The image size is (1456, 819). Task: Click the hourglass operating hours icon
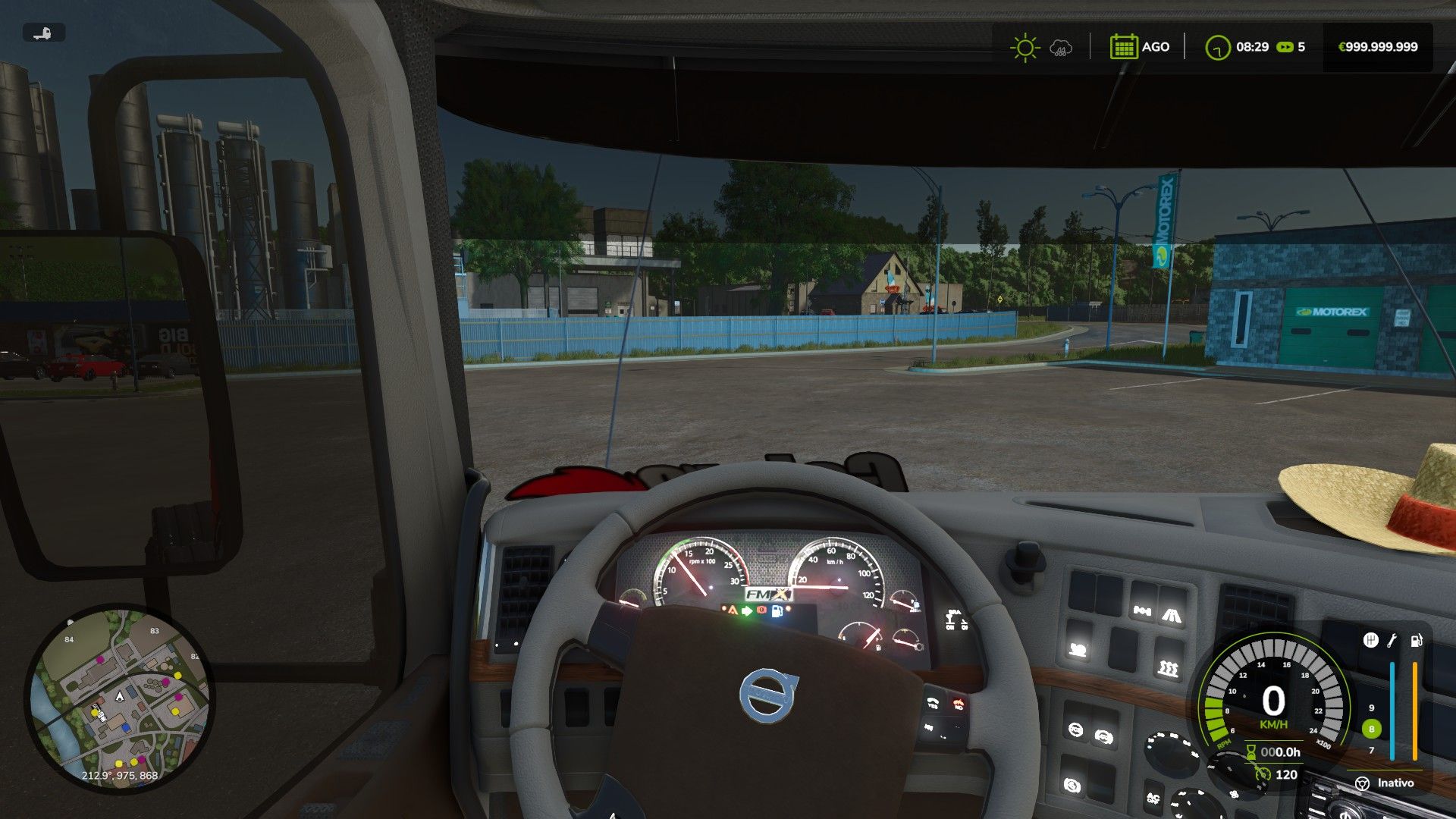1250,752
